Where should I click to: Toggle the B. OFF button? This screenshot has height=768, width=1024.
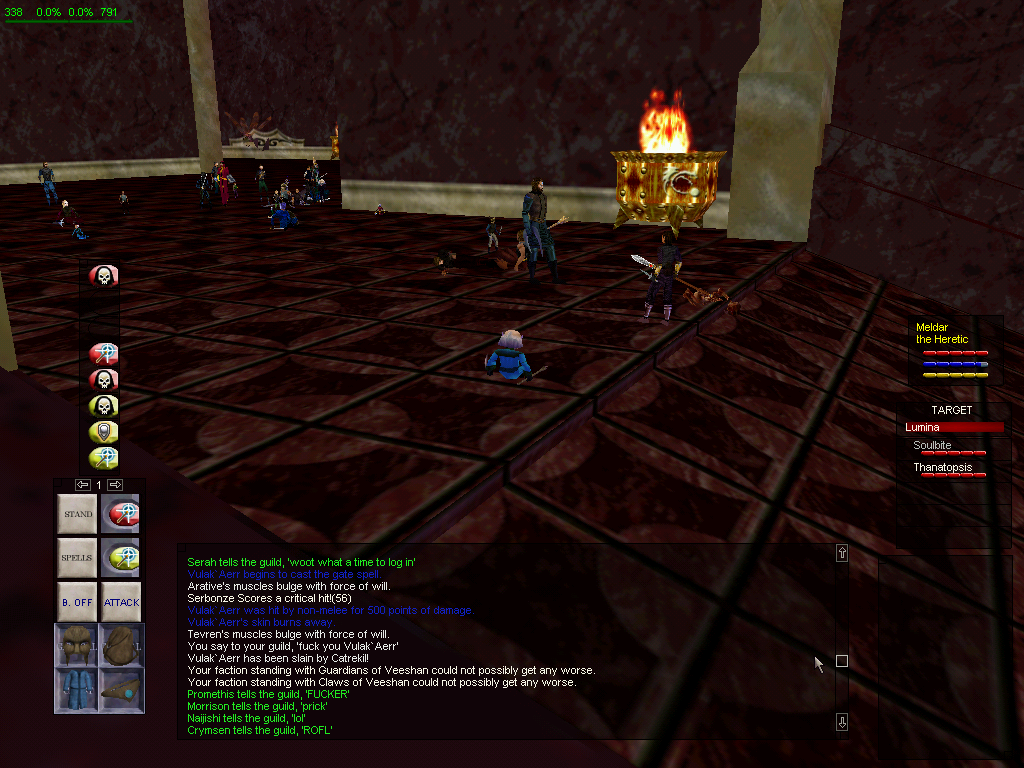(77, 602)
